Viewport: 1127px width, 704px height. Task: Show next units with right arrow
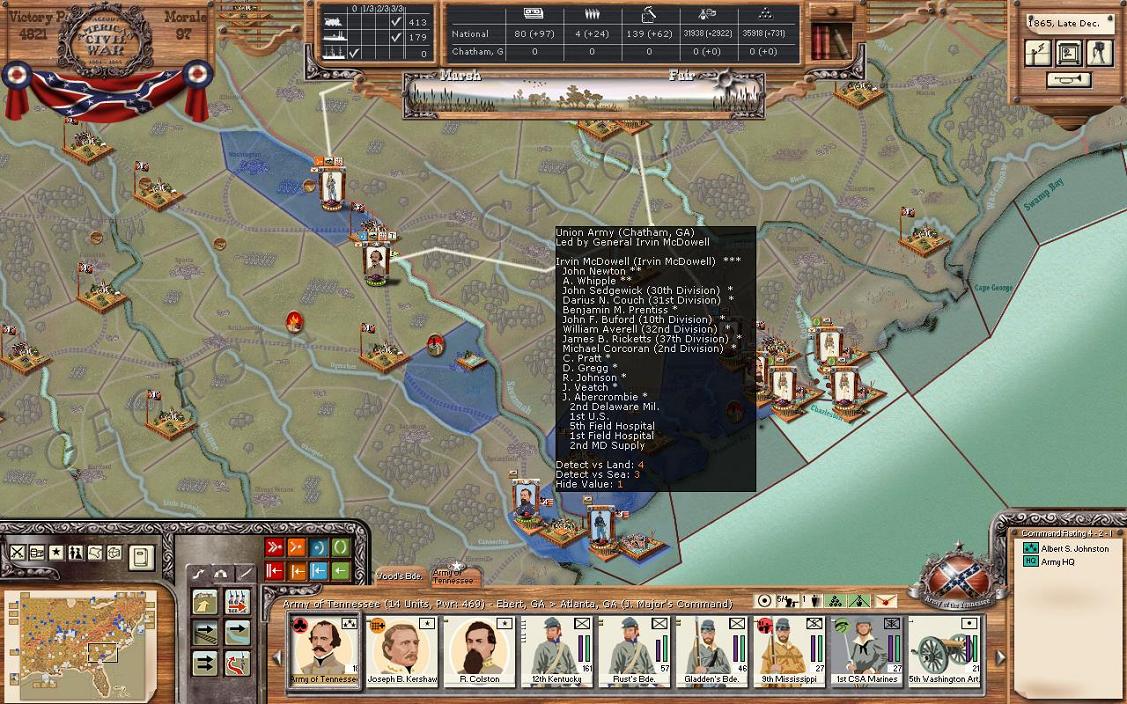click(x=1000, y=657)
